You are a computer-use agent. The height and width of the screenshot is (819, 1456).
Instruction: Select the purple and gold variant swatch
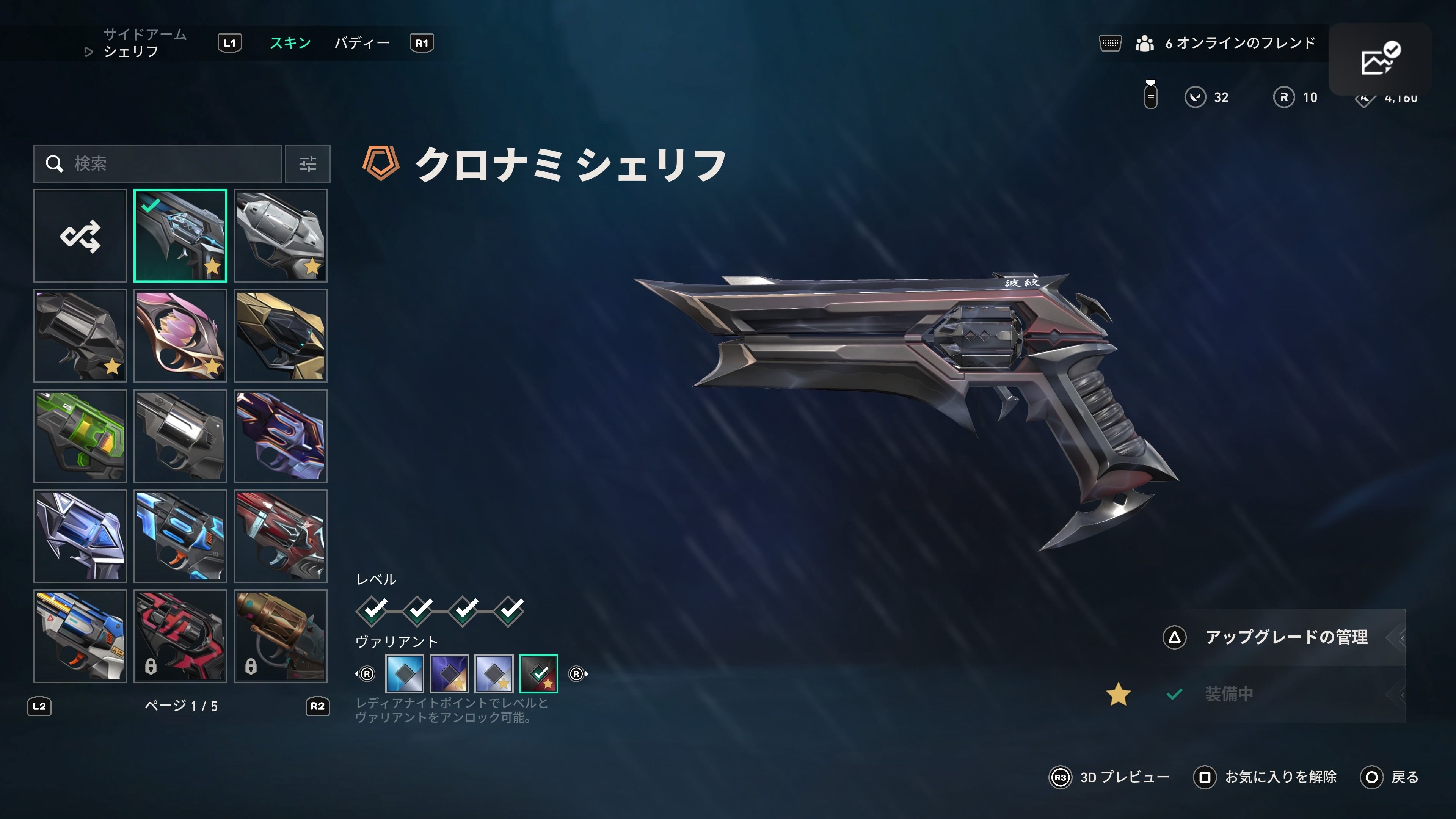pyautogui.click(x=449, y=673)
